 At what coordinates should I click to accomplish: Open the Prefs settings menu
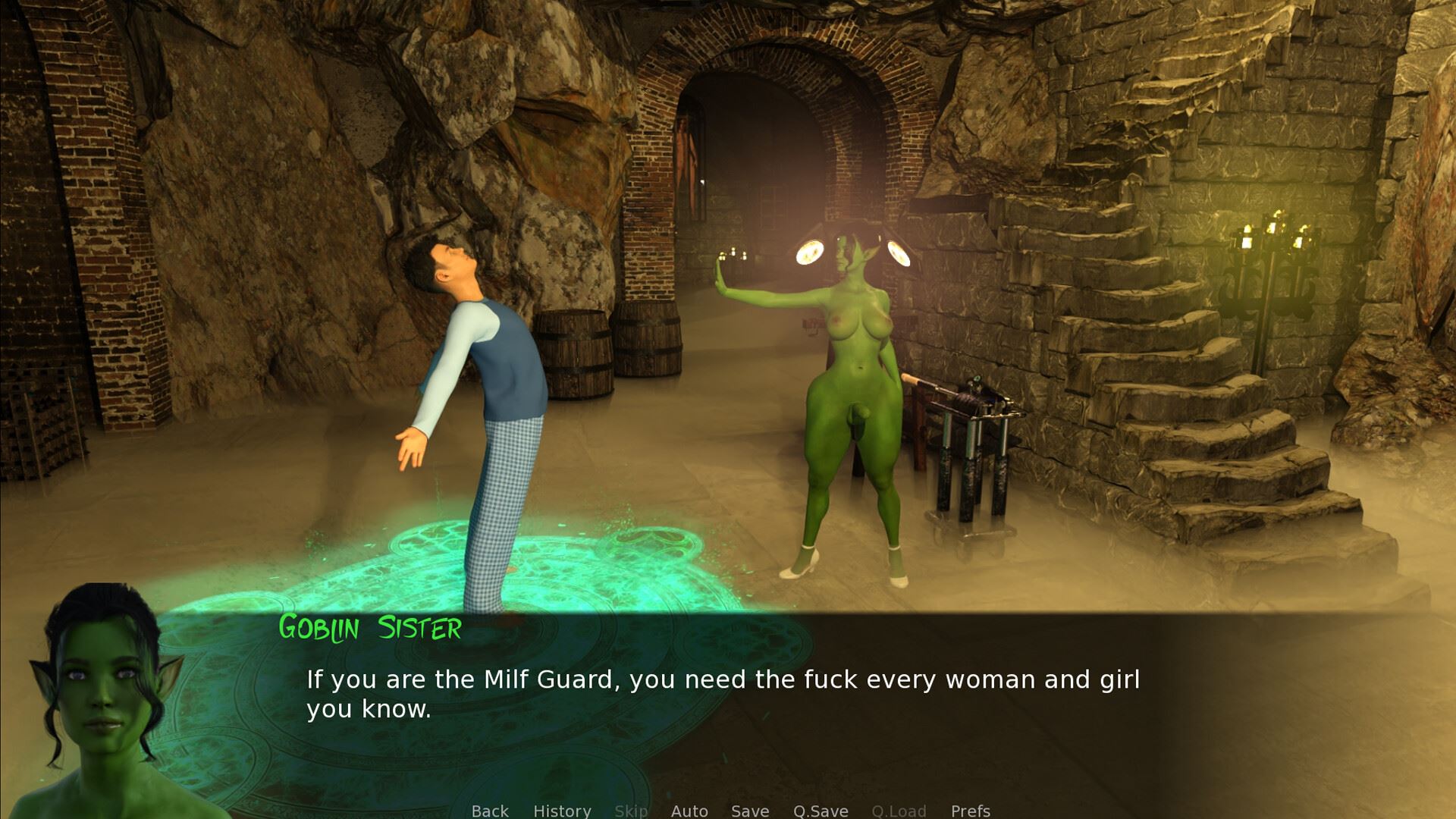(x=971, y=810)
